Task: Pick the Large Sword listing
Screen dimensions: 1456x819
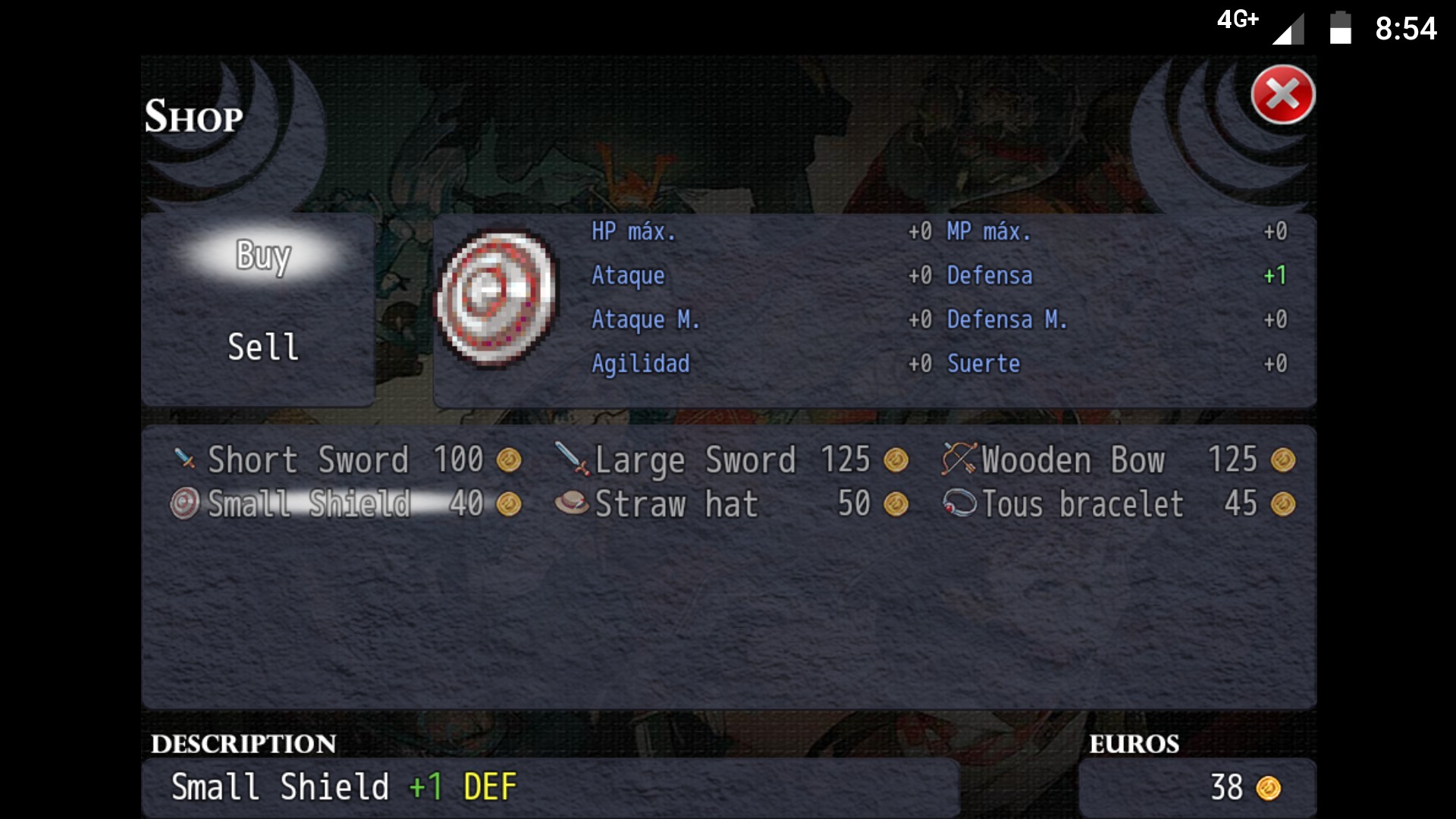Action: pyautogui.click(x=732, y=460)
